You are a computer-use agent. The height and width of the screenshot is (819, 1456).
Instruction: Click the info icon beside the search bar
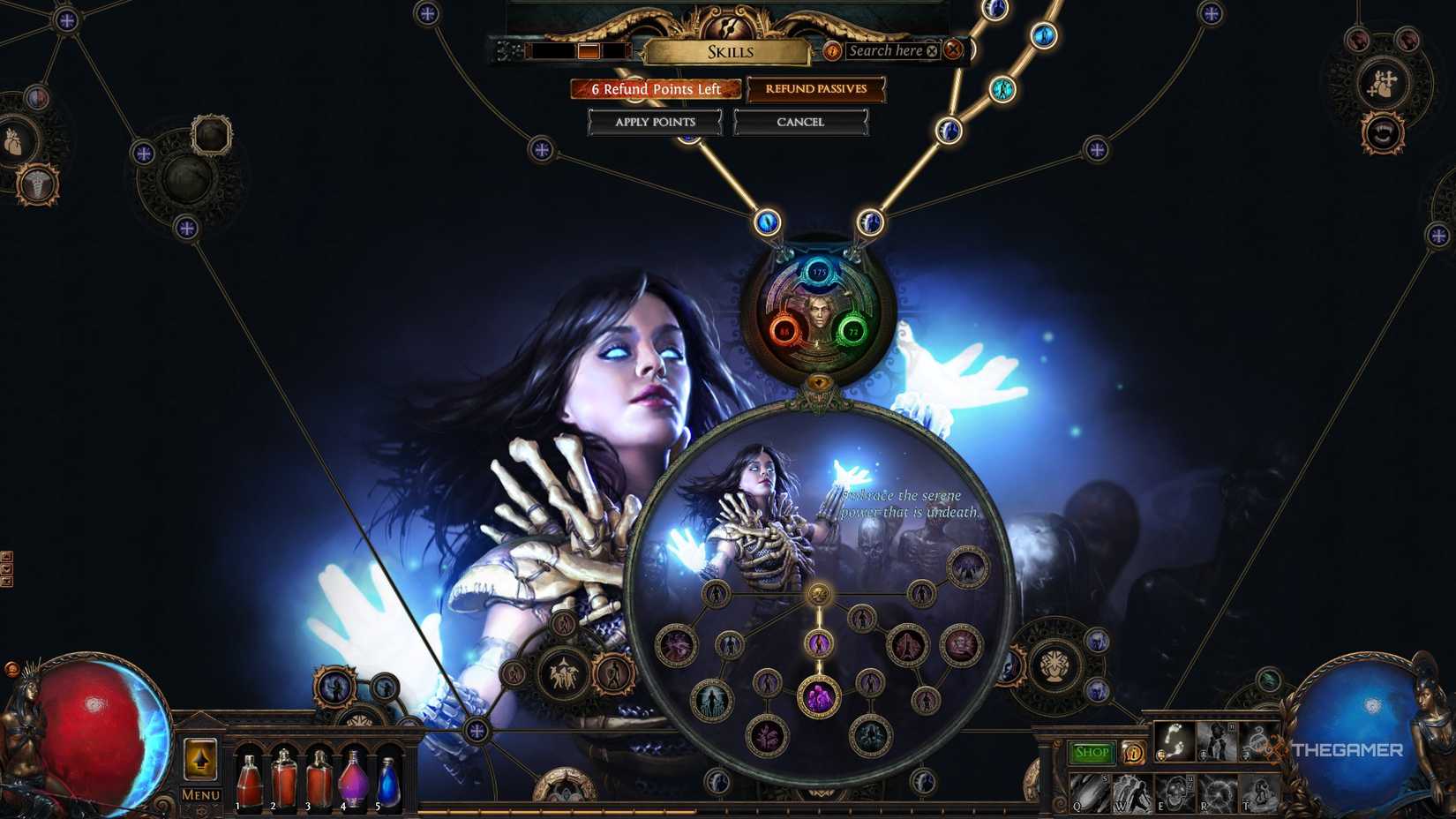point(831,51)
